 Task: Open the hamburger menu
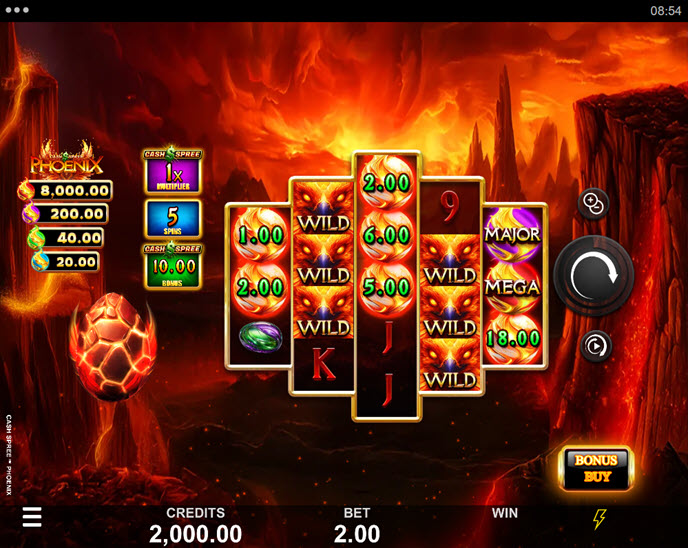32,516
